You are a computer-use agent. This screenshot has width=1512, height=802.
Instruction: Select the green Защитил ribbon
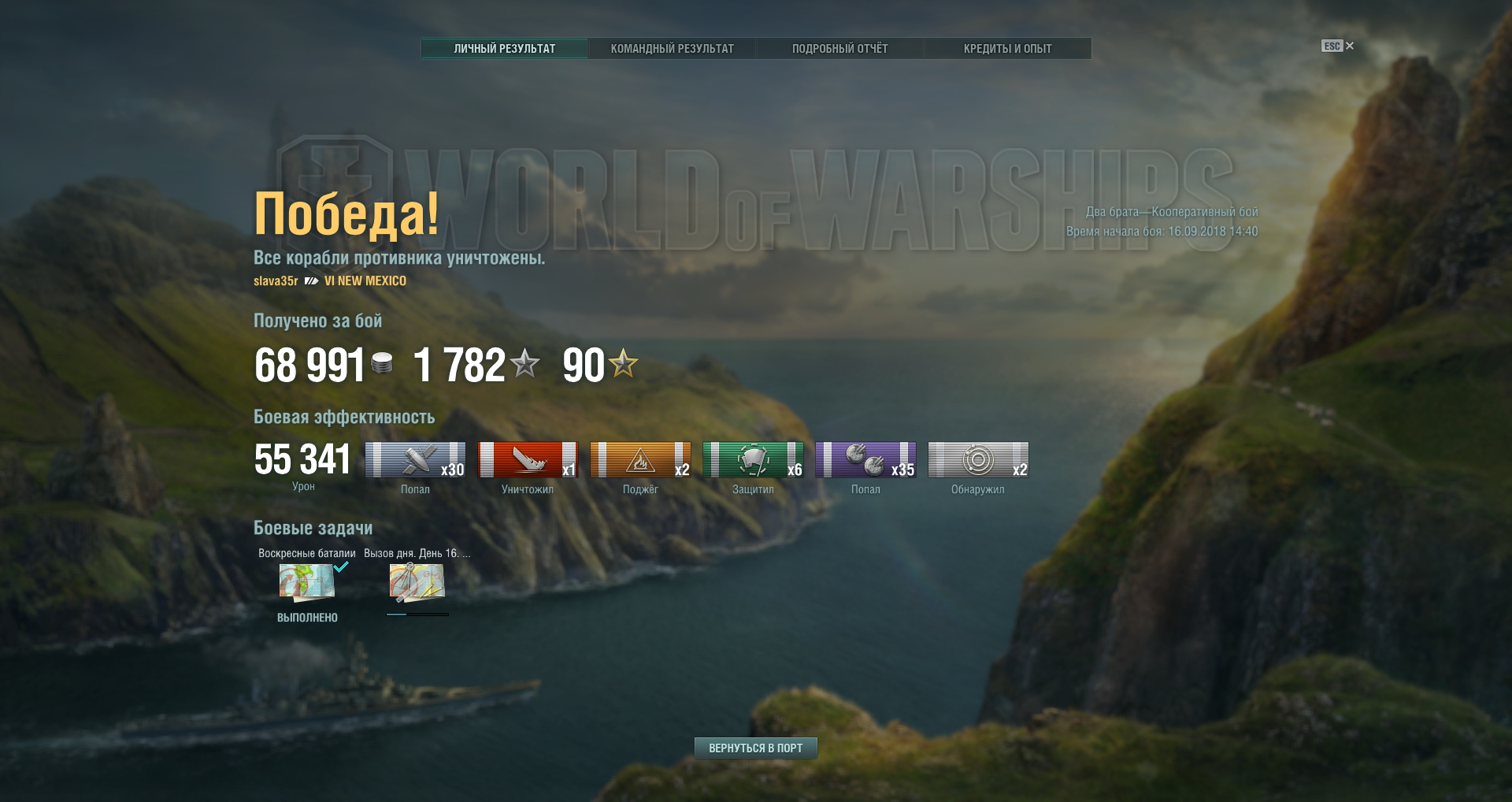(x=753, y=460)
